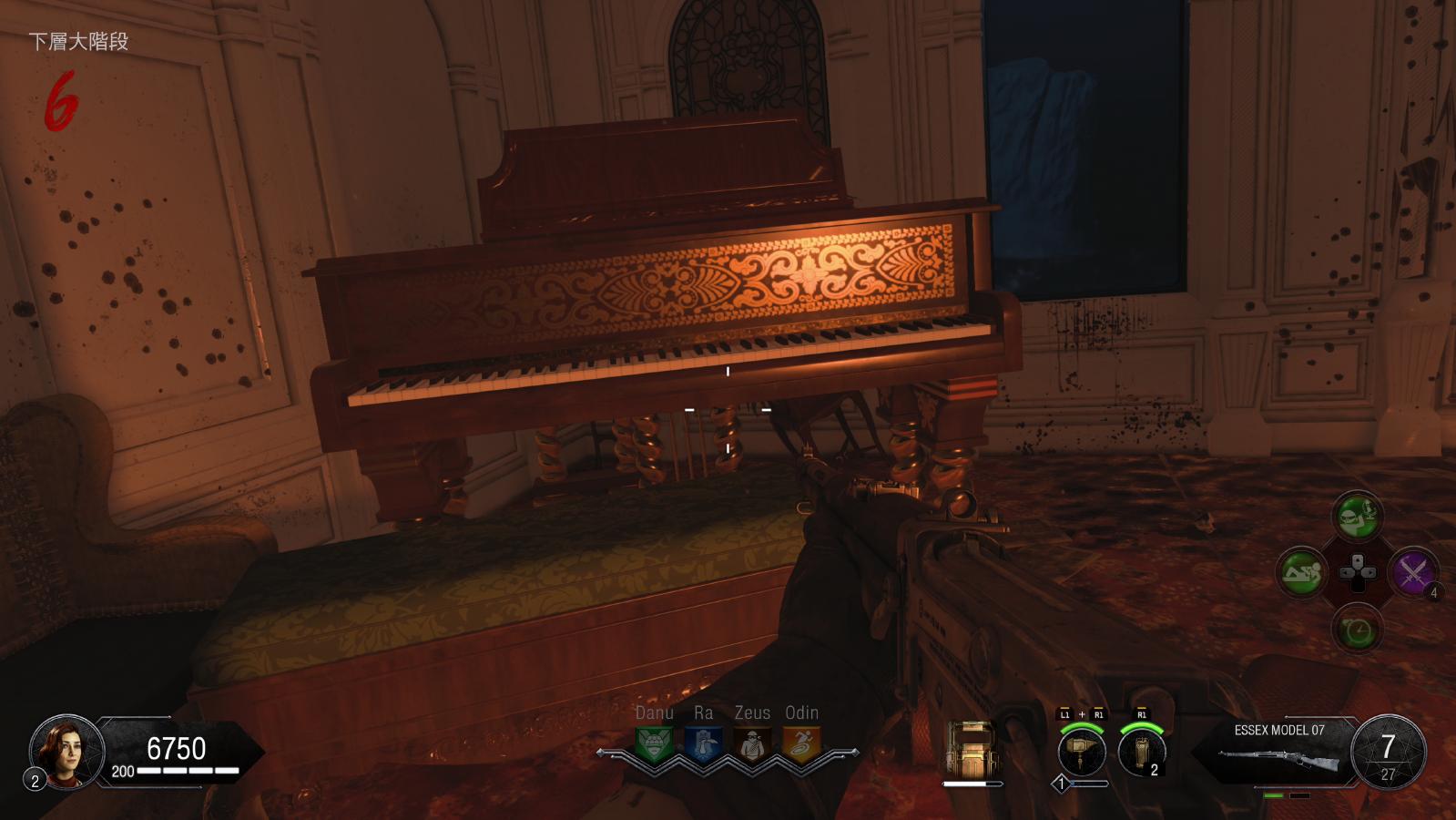Select the Ra perk icon
Image resolution: width=1456 pixels, height=820 pixels.
click(x=703, y=744)
